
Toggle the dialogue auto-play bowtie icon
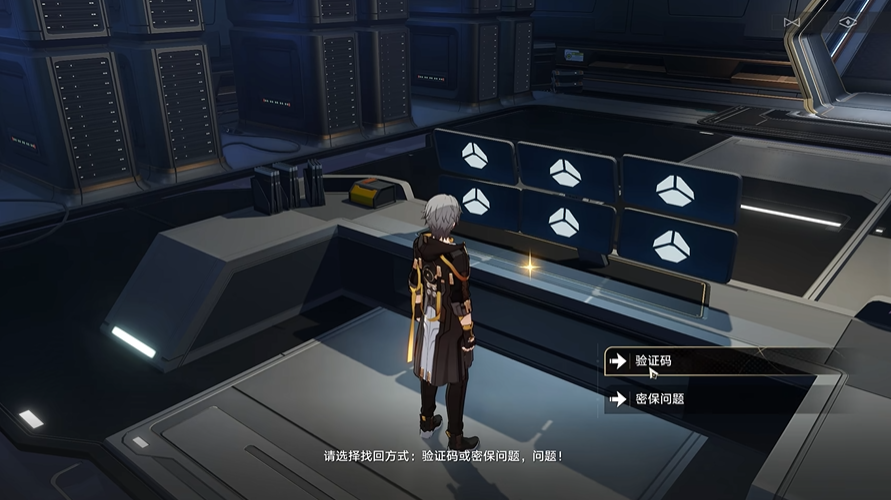792,21
